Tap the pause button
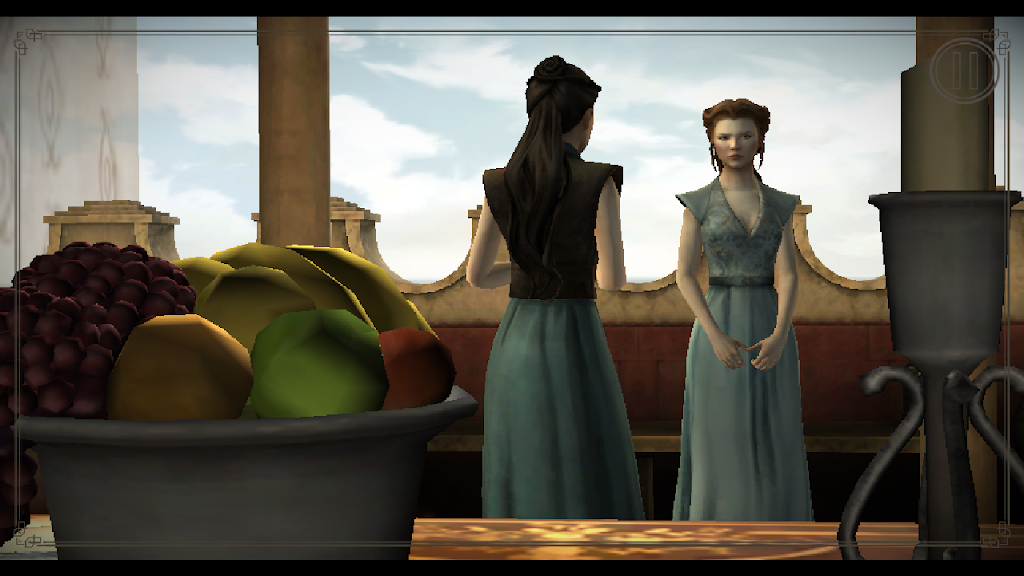1024x576 pixels. point(964,69)
